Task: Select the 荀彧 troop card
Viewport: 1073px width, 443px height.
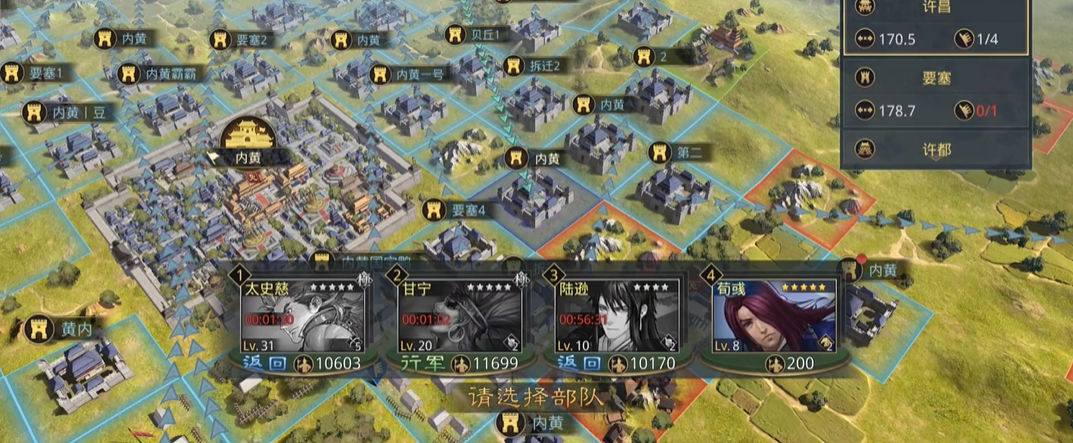Action: (x=772, y=319)
